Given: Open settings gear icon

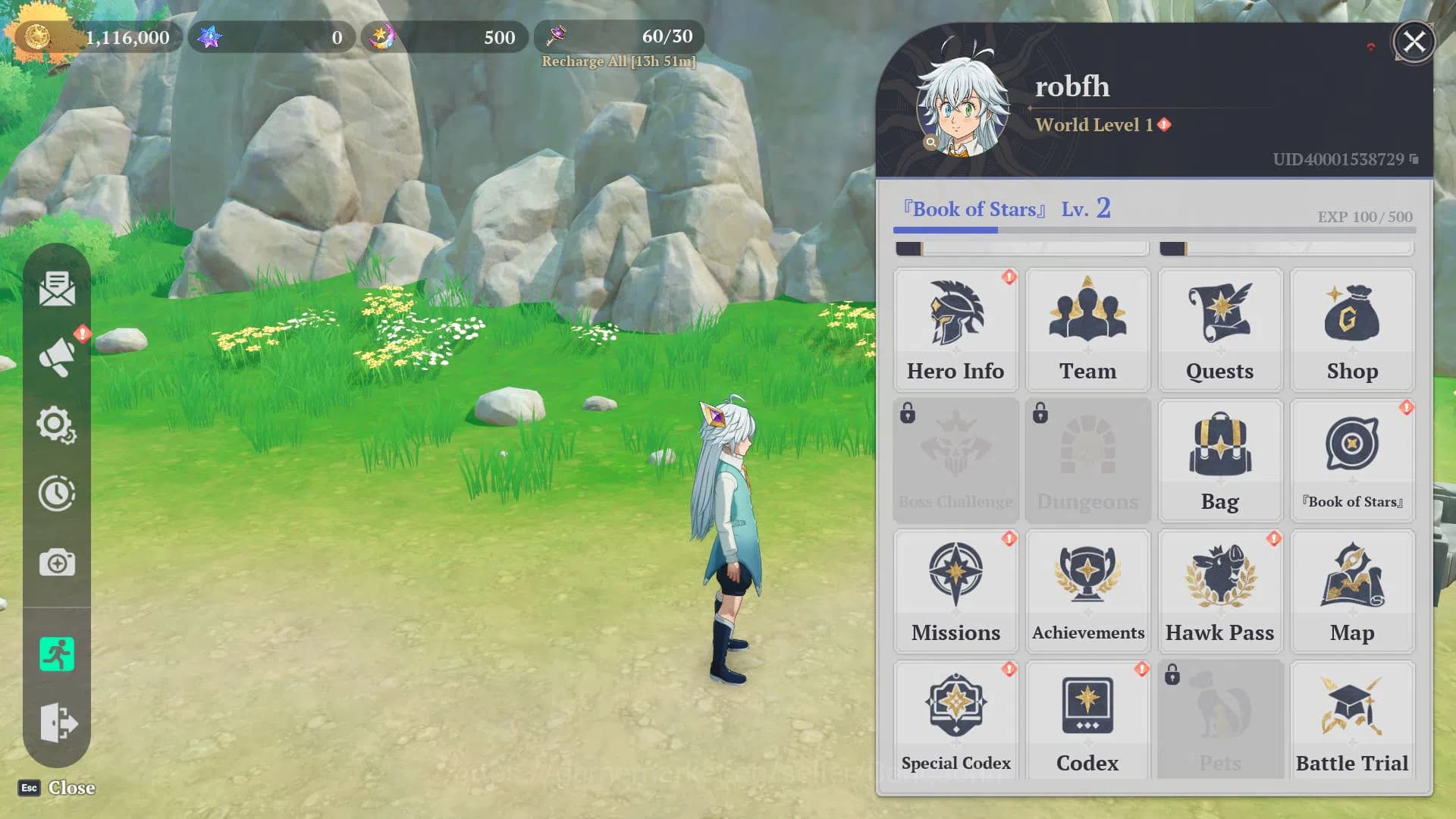Looking at the screenshot, I should (x=56, y=425).
